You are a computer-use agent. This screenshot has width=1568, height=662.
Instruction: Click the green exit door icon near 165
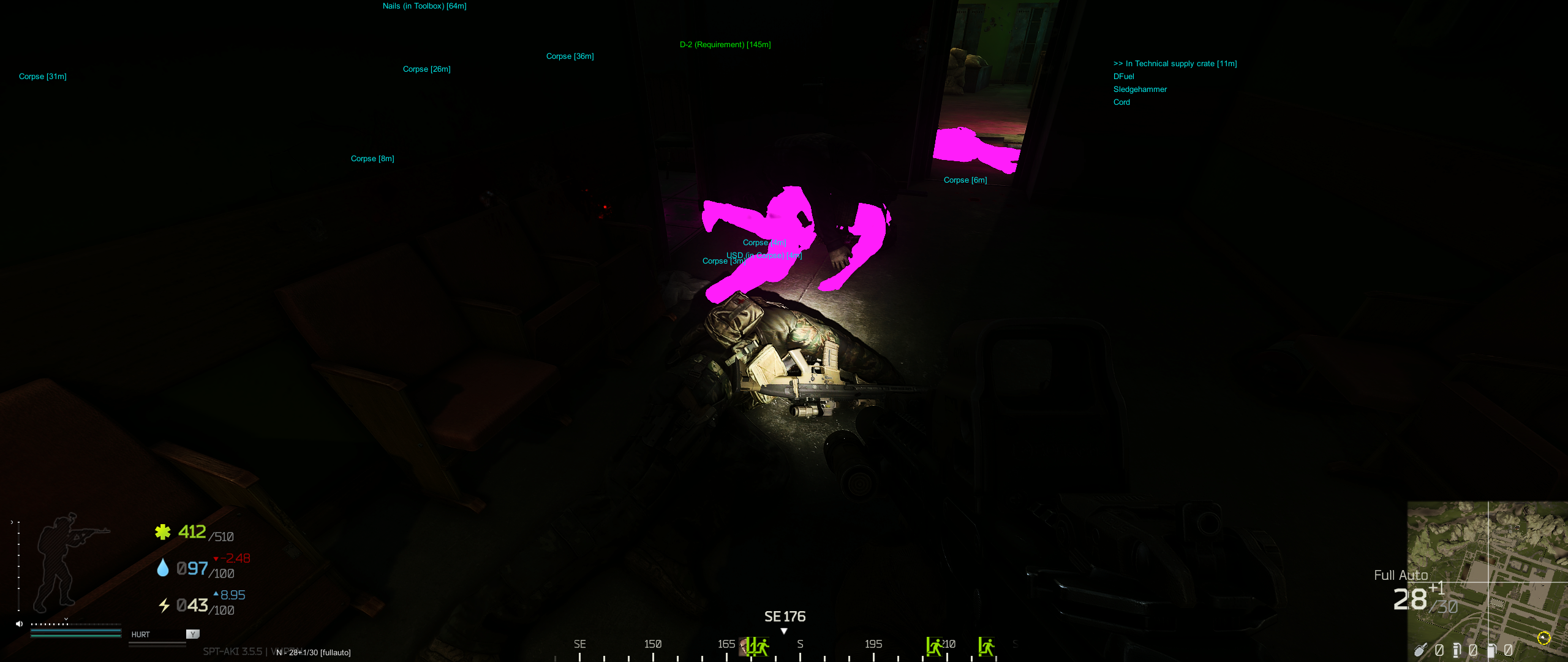758,645
